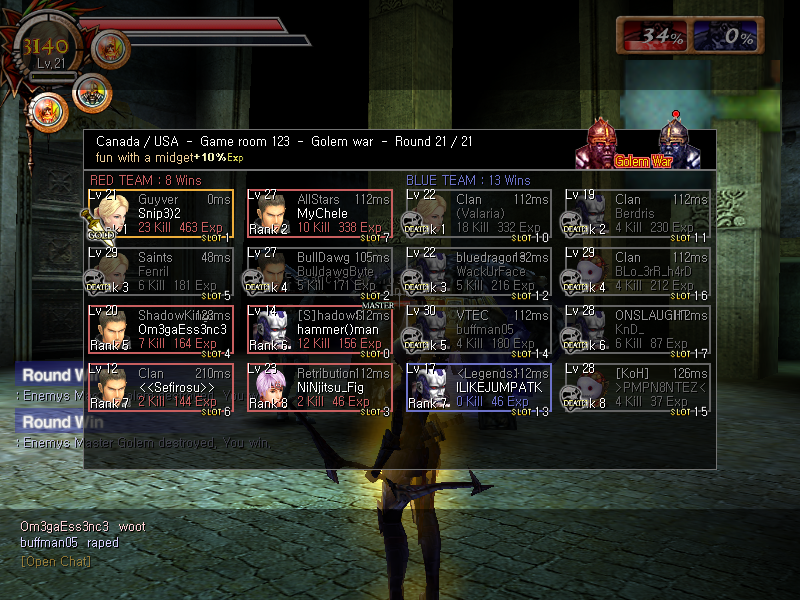
Task: Click Om3gaEss3nc3's scoreboard card
Action: click(x=162, y=330)
